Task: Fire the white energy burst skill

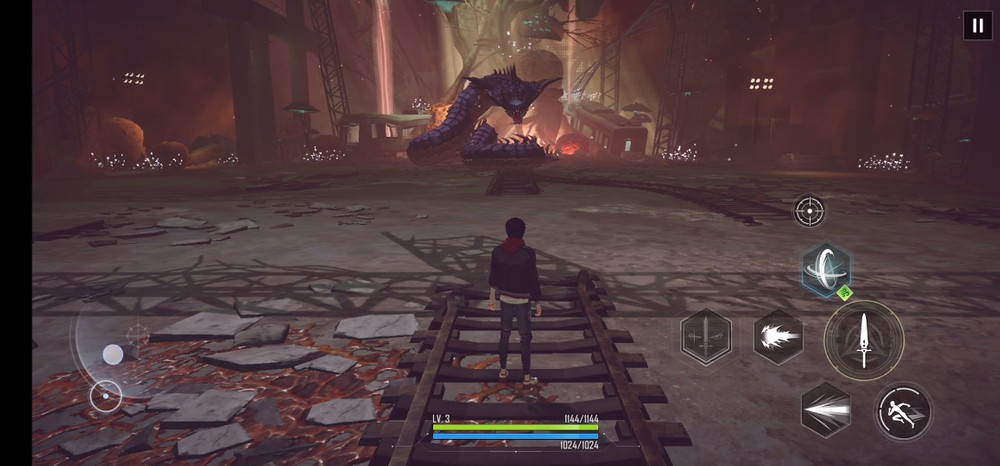Action: pyautogui.click(x=778, y=337)
